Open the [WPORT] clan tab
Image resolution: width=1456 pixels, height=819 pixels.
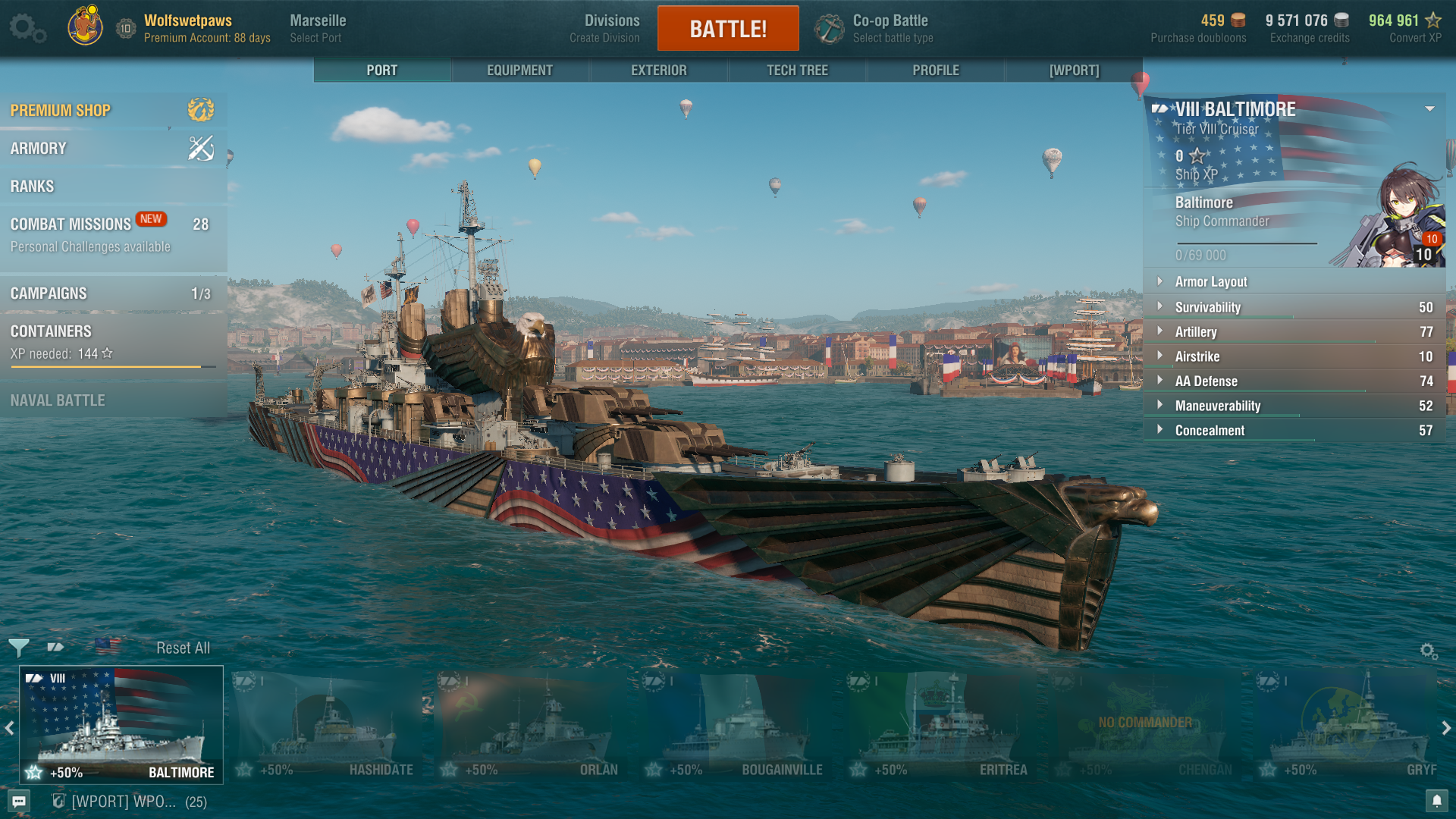tap(1074, 71)
